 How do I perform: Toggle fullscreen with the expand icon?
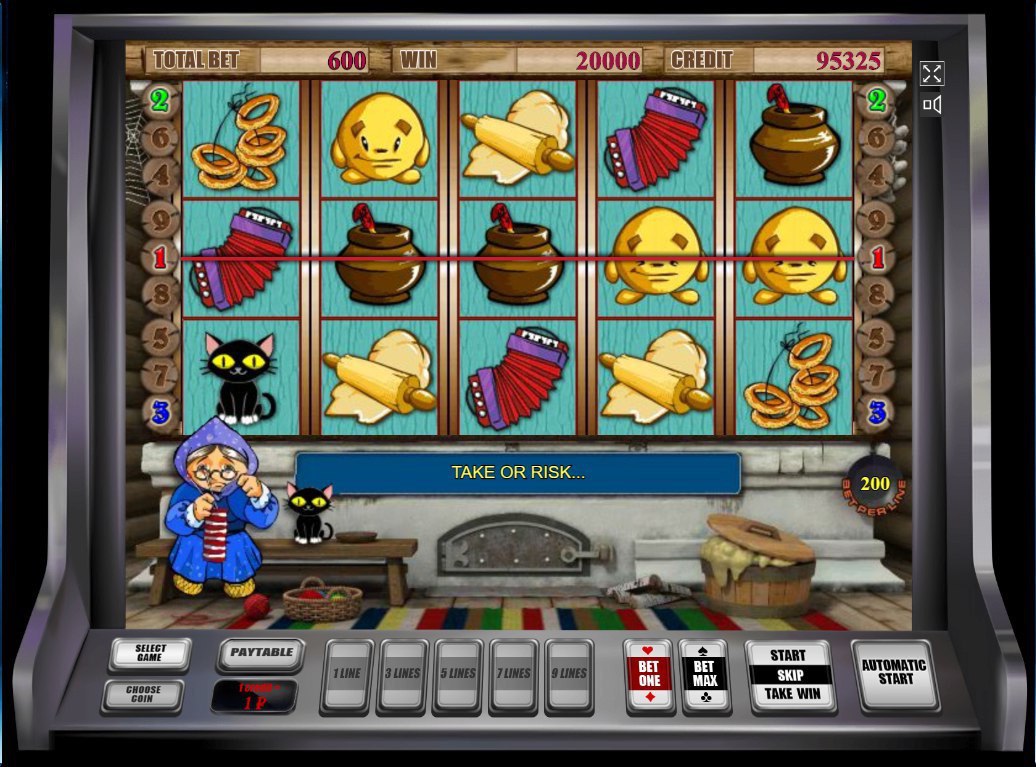(932, 73)
